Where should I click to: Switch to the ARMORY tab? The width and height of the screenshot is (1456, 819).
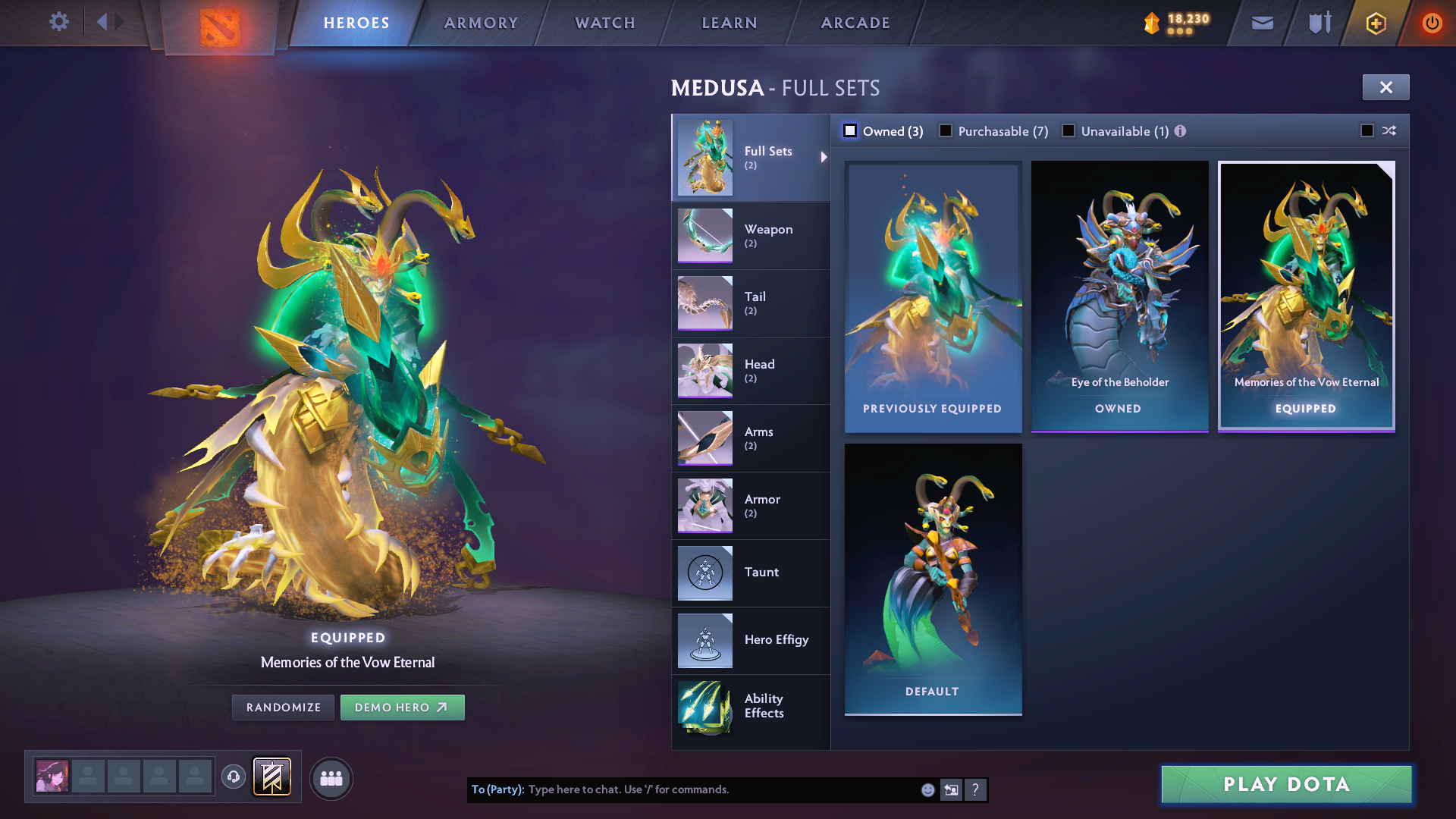tap(481, 23)
